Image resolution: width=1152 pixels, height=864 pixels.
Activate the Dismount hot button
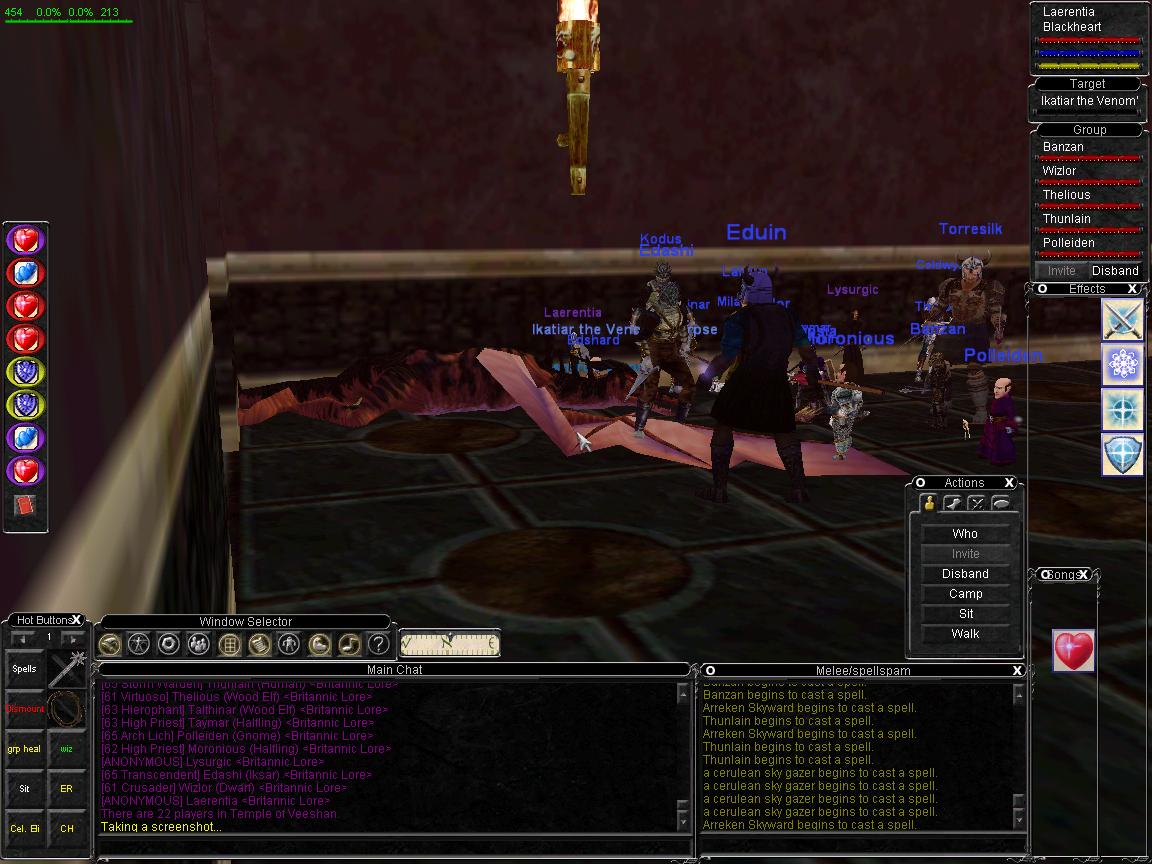point(26,709)
